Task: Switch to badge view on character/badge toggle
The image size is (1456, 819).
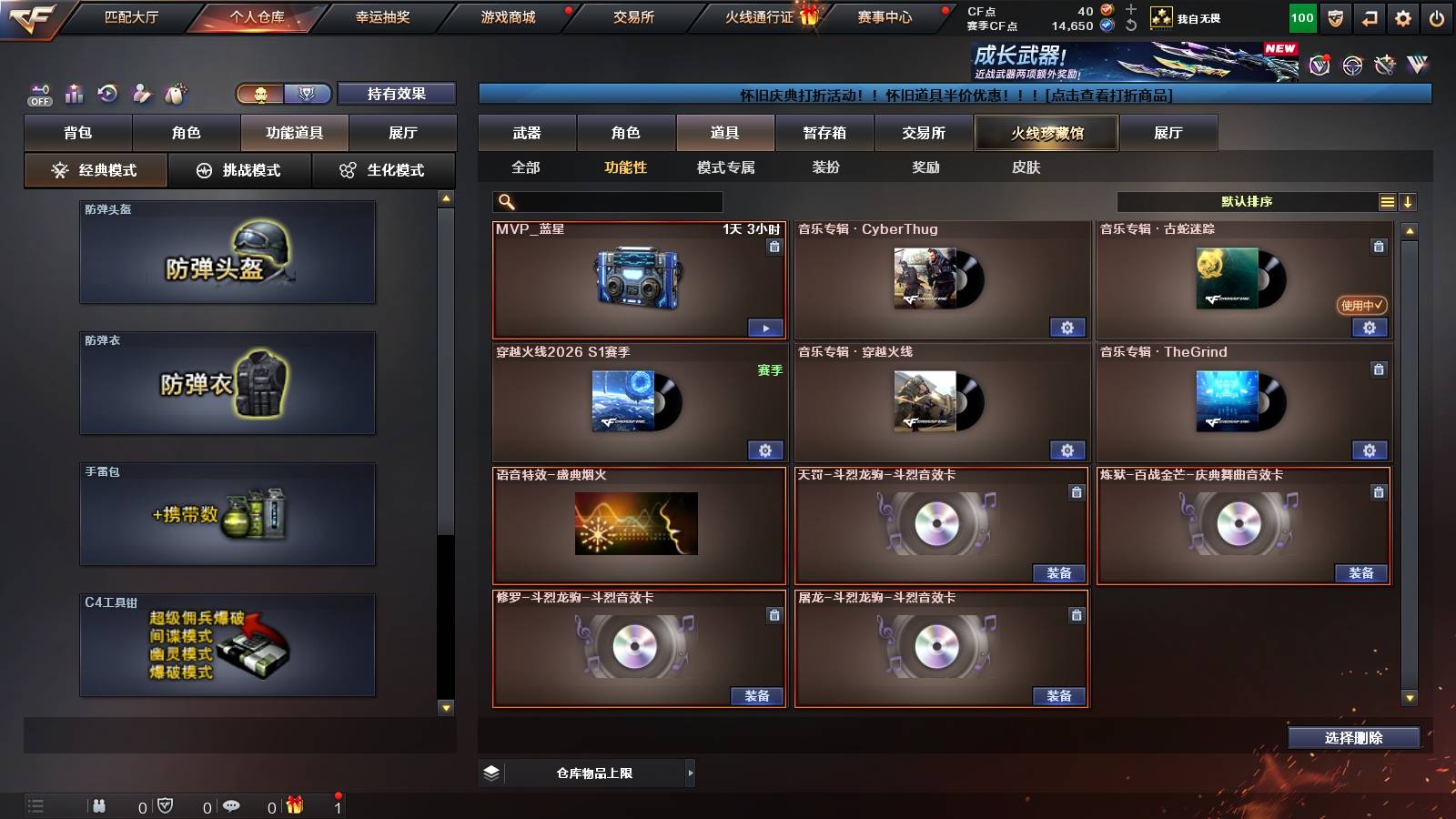Action: [308, 94]
